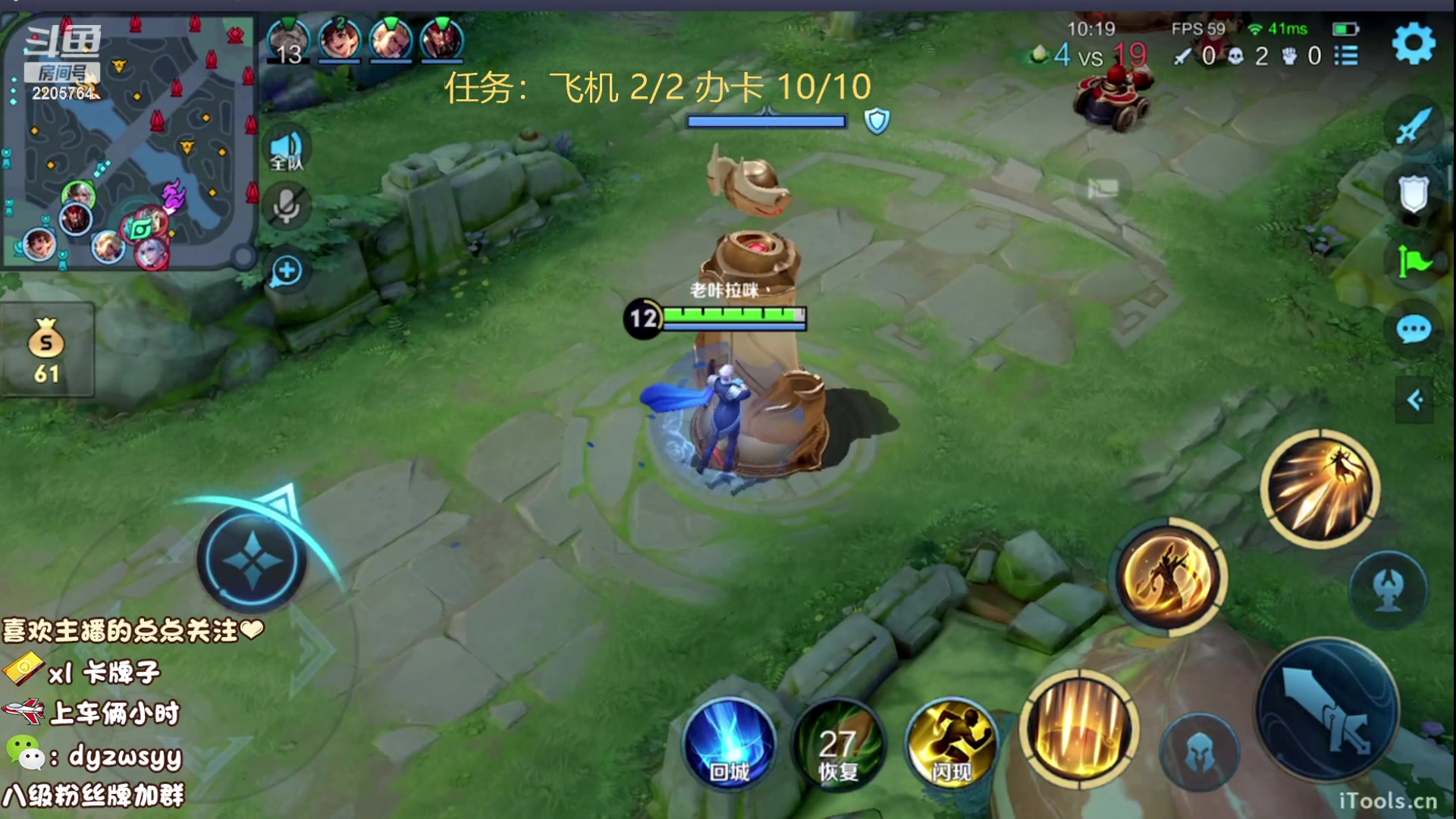Expand the collapsed arrow side panel
Screen dimensions: 1456x819
pos(1415,400)
